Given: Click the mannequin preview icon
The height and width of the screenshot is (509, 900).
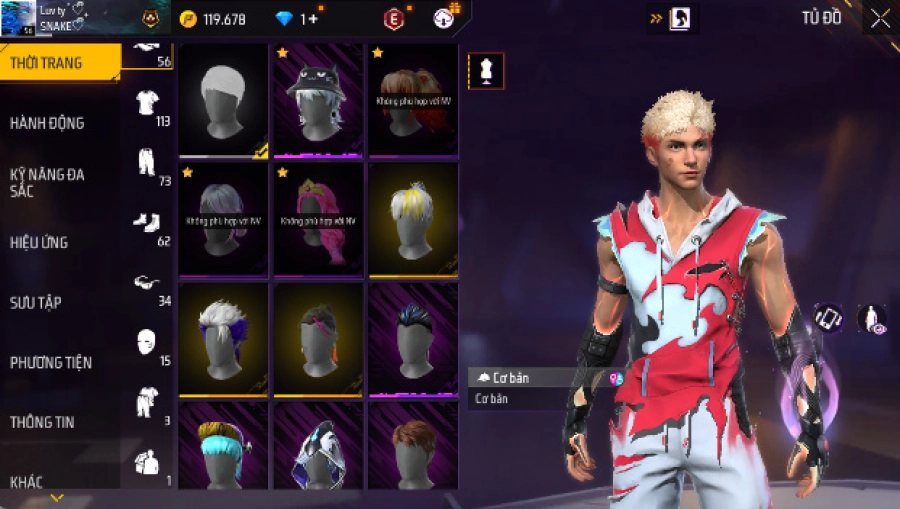Looking at the screenshot, I should (x=486, y=71).
